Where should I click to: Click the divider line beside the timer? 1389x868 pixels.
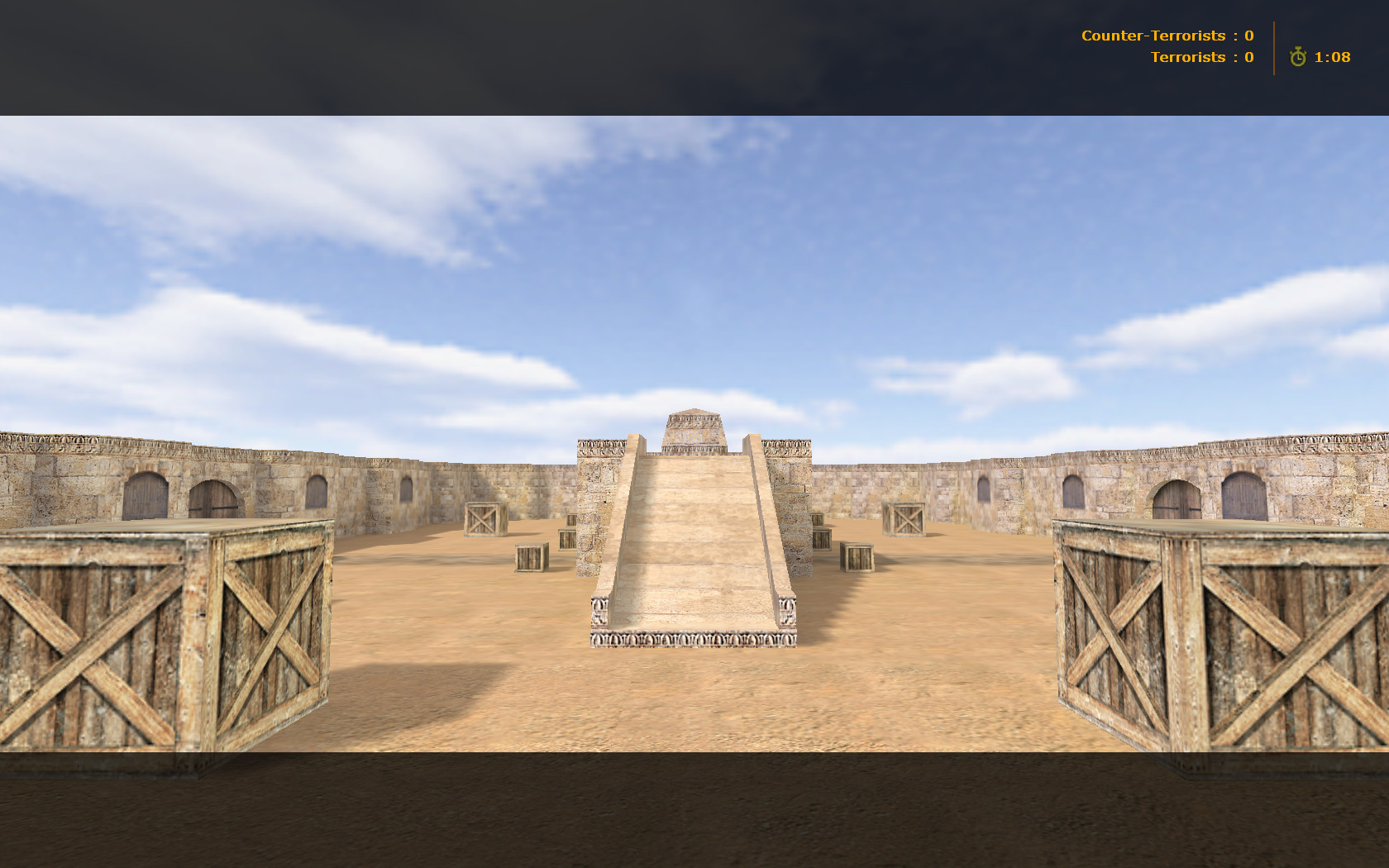click(1275, 47)
